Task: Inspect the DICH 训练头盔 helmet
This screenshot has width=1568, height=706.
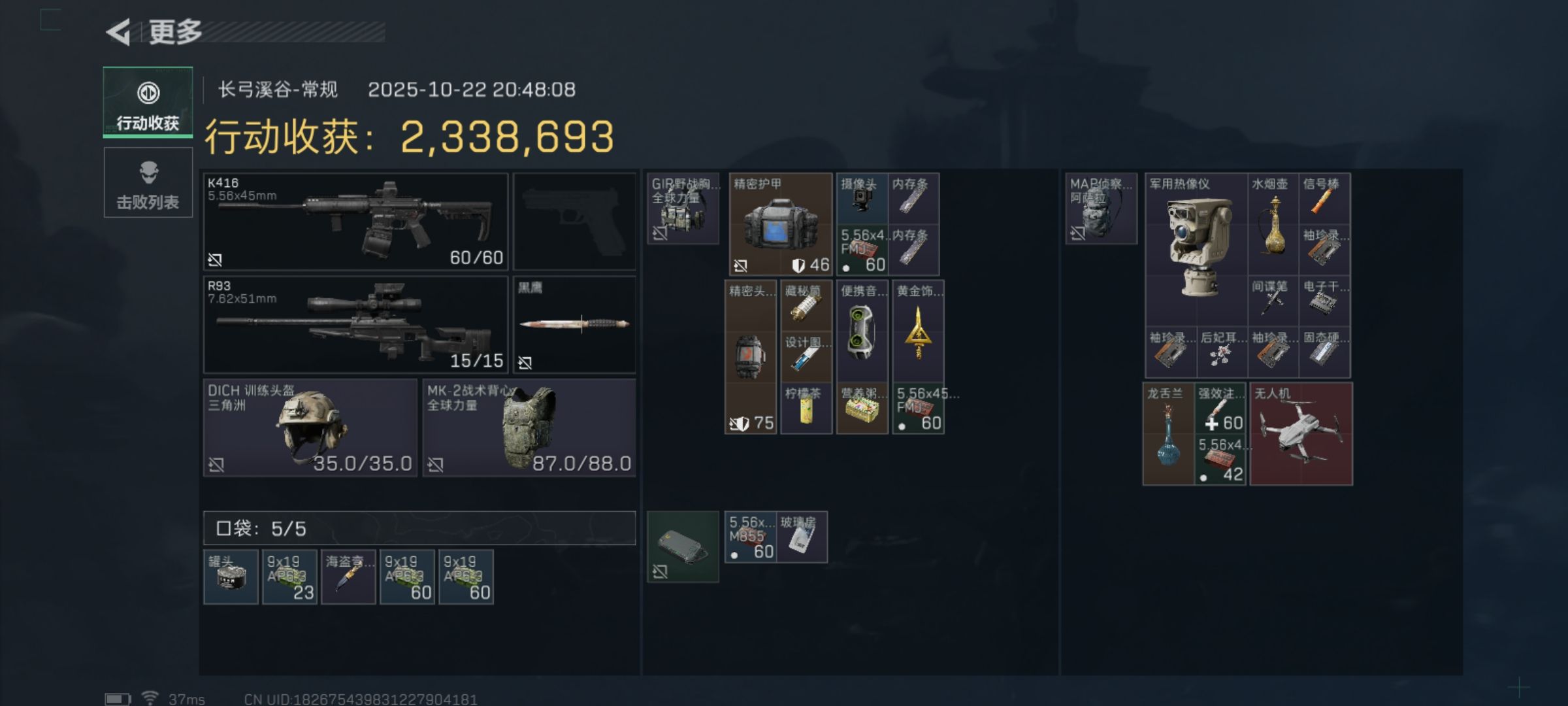Action: [x=310, y=428]
